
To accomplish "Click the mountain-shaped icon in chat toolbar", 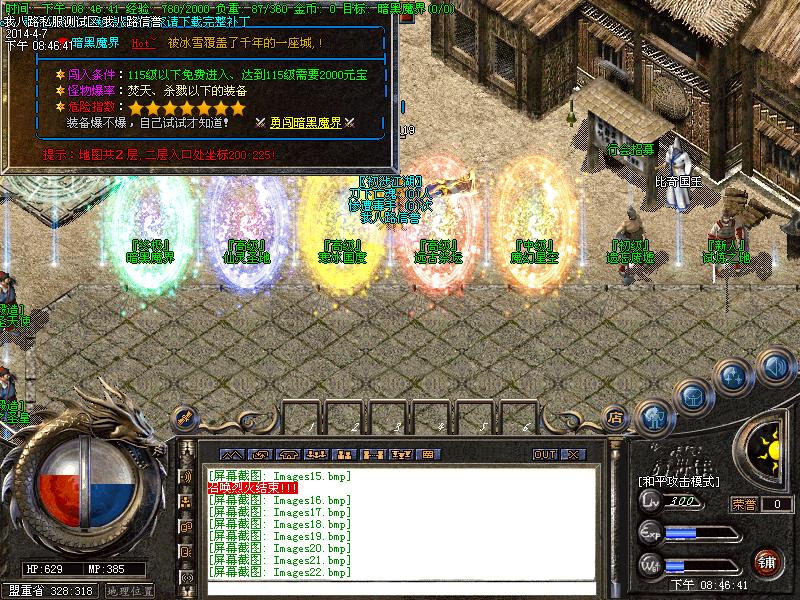I will pos(233,454).
